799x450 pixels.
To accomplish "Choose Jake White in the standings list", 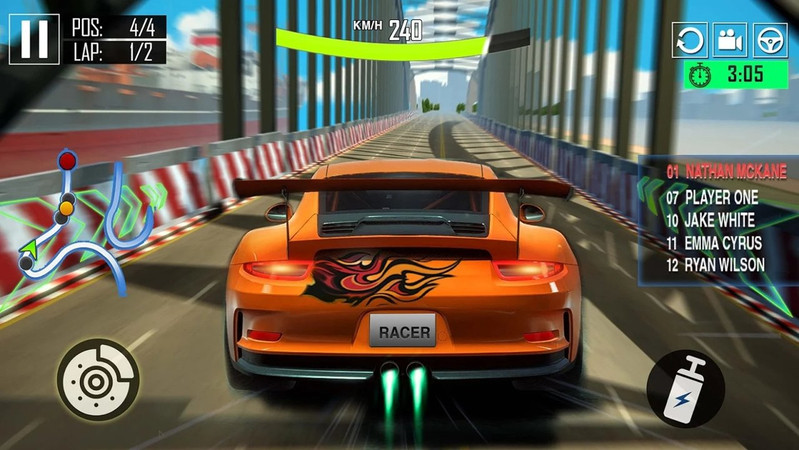I will pyautogui.click(x=710, y=220).
